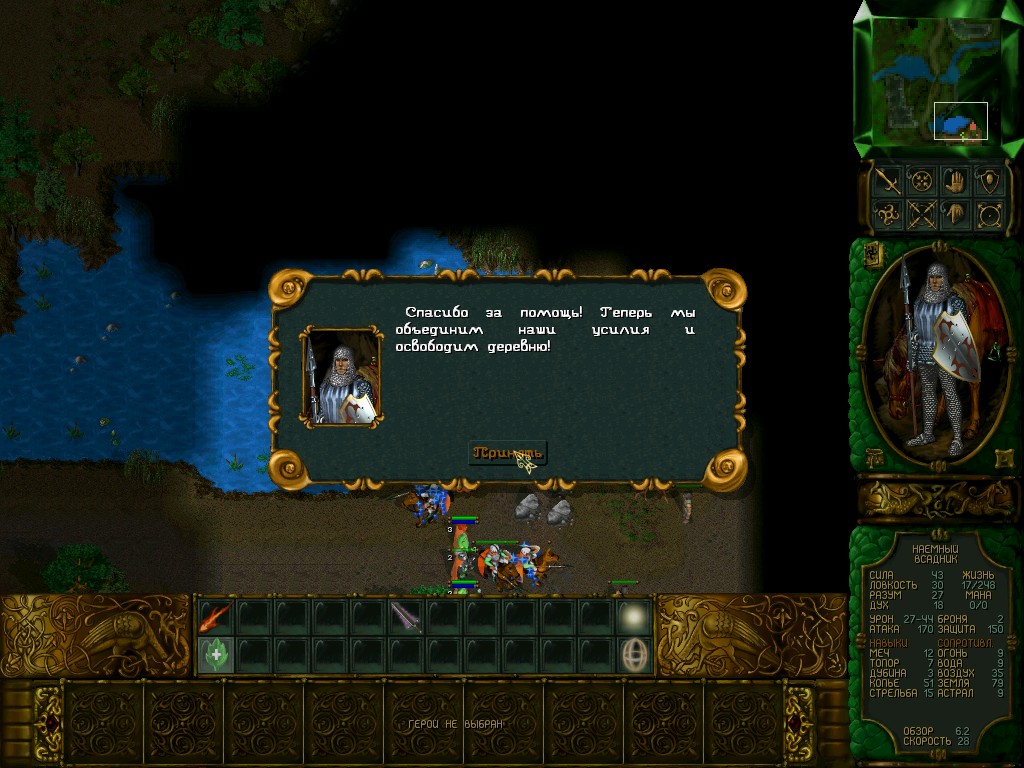The image size is (1024, 768).
Task: Activate the glowing light orb slot
Action: click(x=634, y=617)
